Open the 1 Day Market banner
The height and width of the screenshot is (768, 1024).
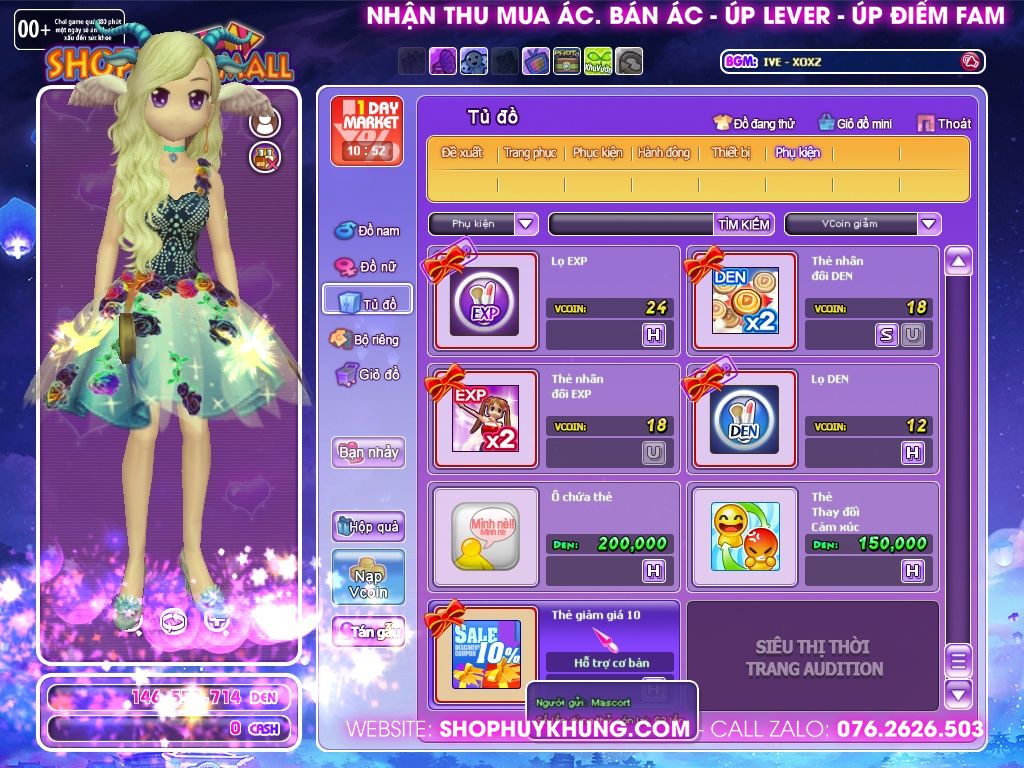[367, 130]
